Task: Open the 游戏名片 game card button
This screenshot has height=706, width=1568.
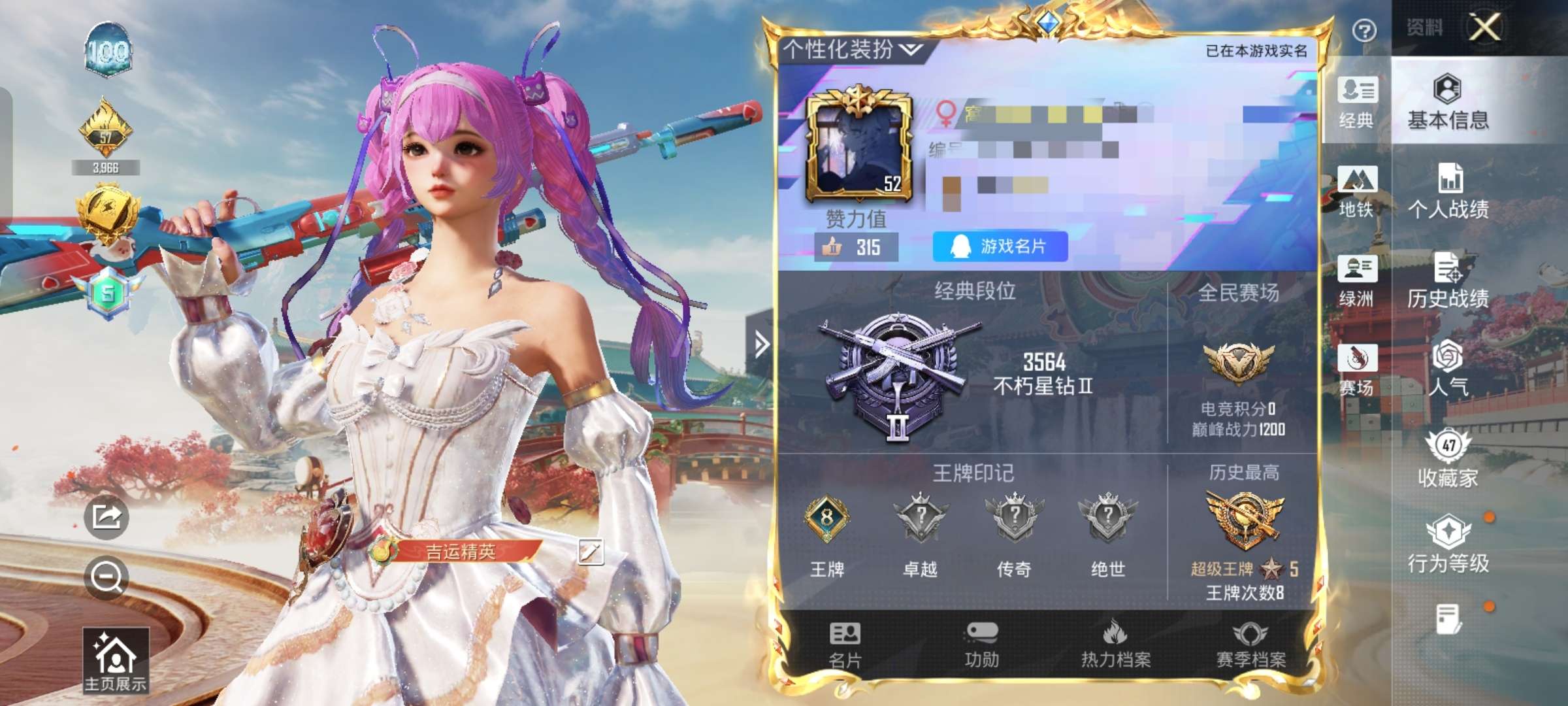Action: (x=1000, y=246)
